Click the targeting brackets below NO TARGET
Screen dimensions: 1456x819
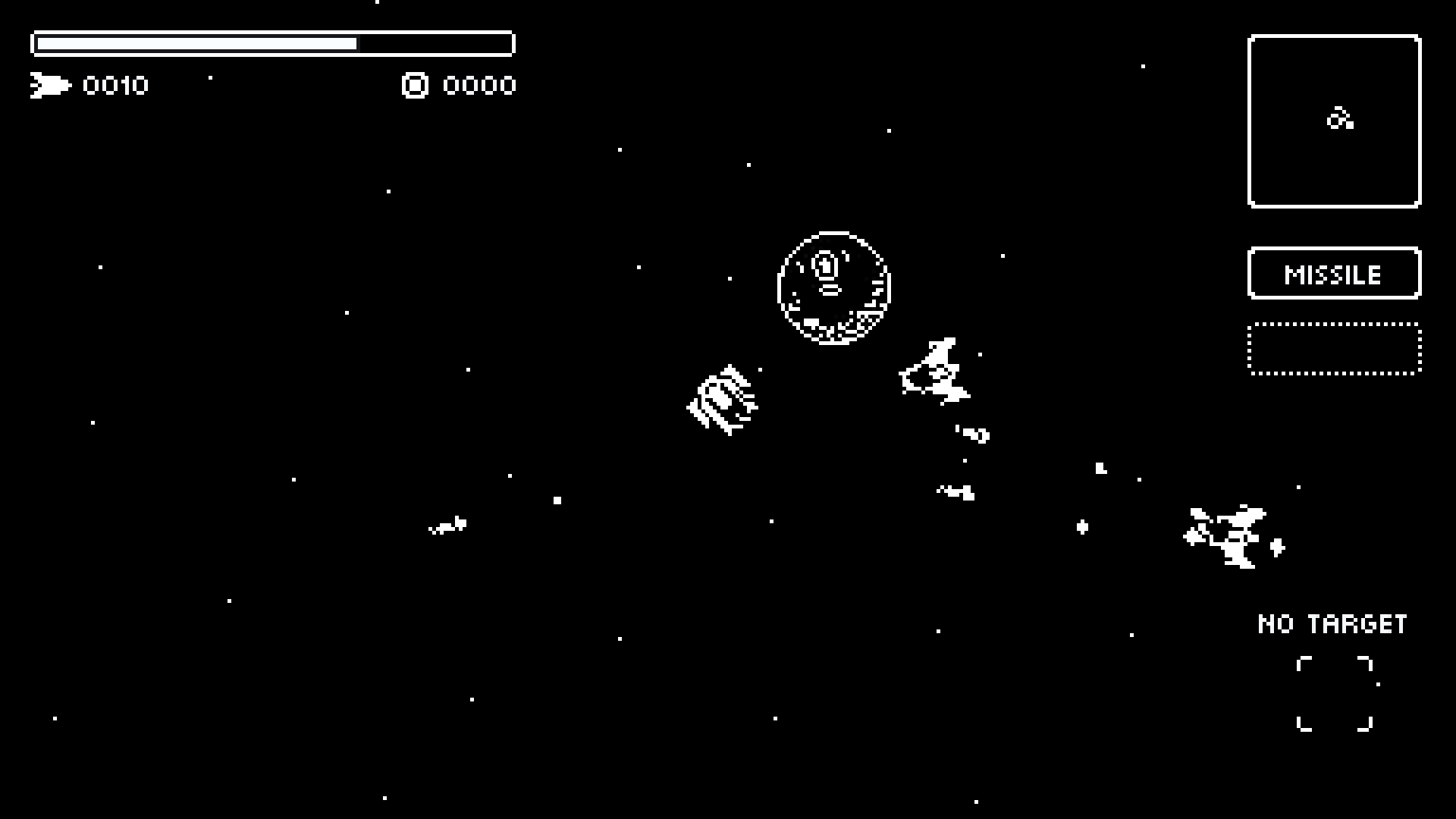coord(1336,694)
